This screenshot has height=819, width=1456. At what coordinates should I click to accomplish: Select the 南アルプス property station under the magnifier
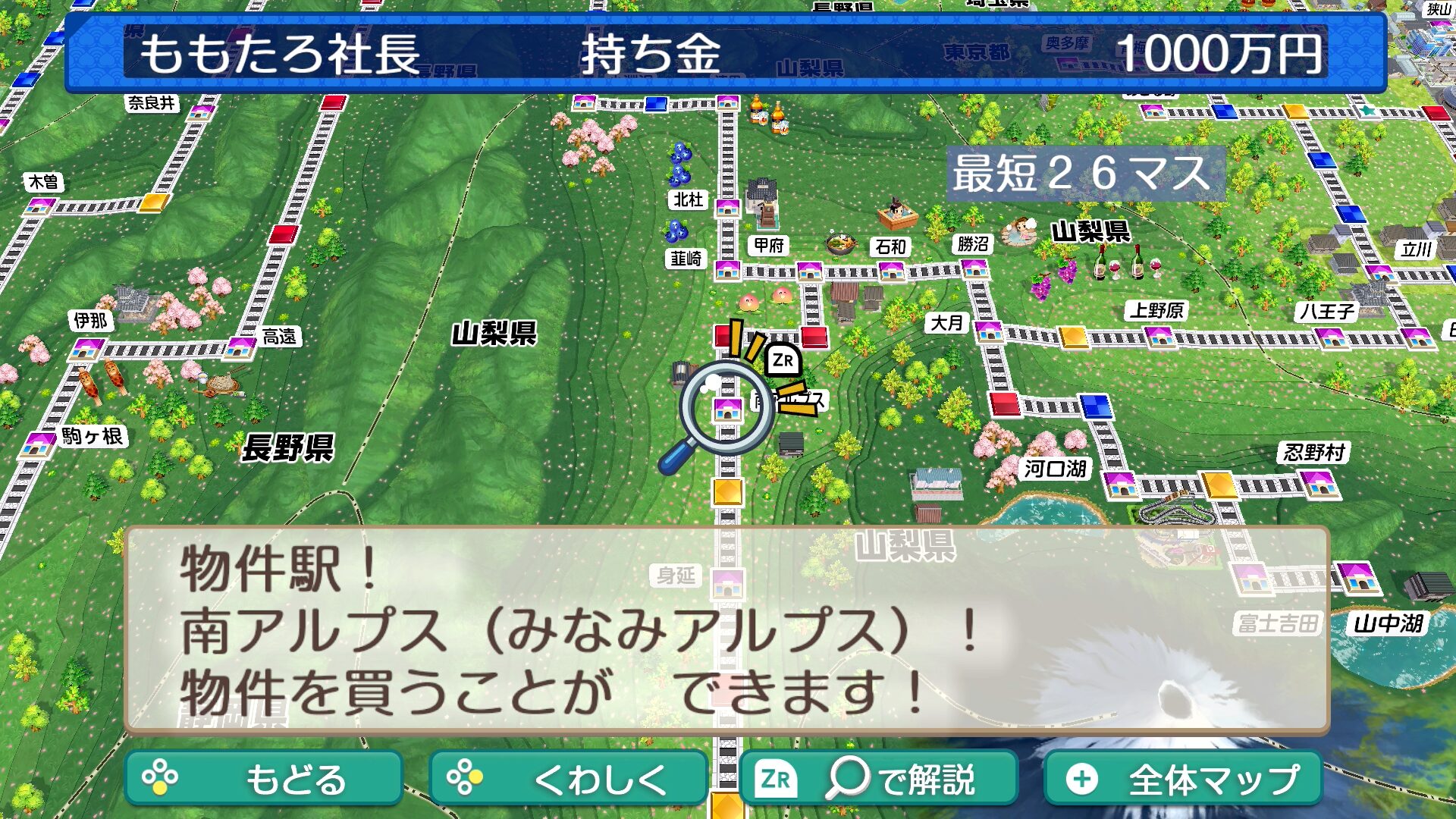tap(727, 409)
